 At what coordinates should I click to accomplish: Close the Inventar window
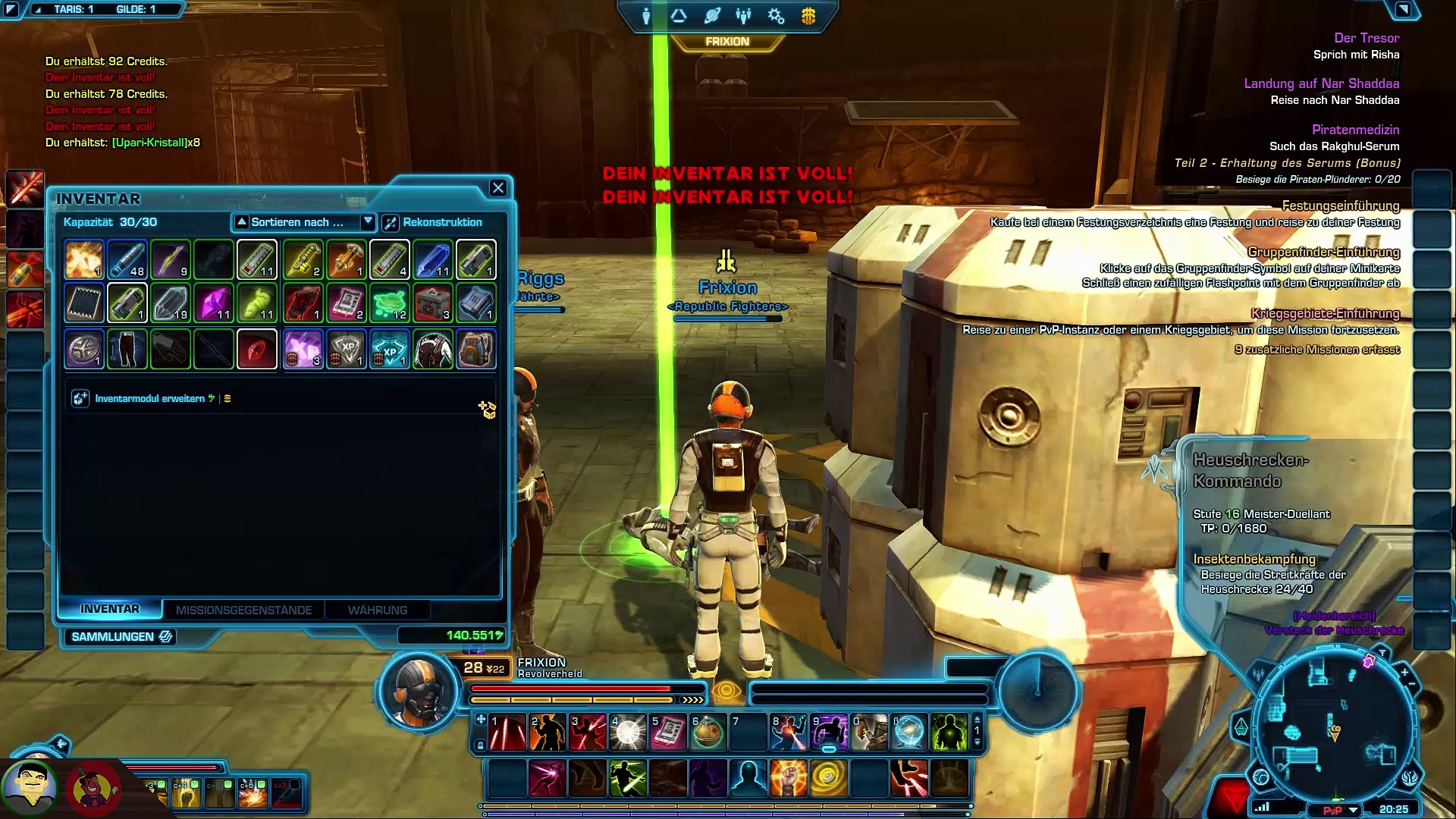tap(497, 188)
